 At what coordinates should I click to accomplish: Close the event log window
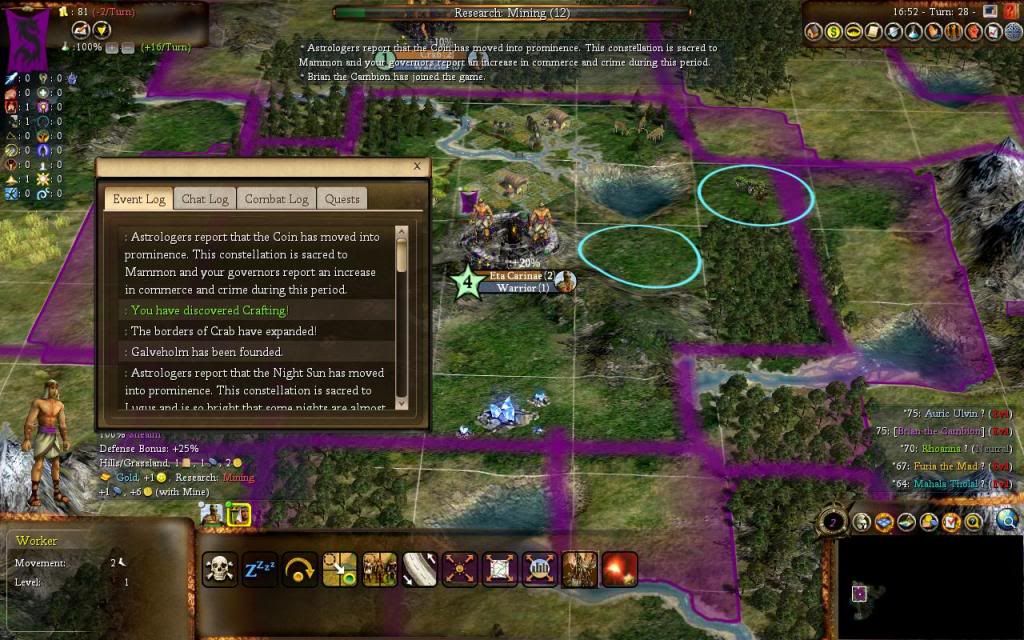(x=417, y=166)
